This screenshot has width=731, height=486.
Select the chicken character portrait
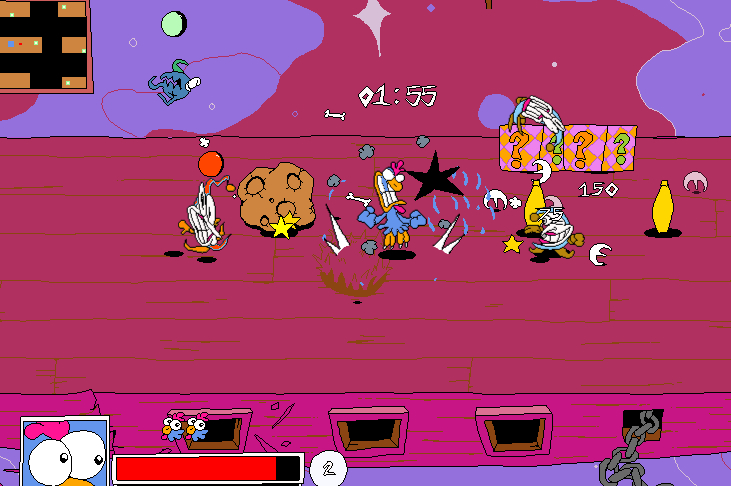64,453
